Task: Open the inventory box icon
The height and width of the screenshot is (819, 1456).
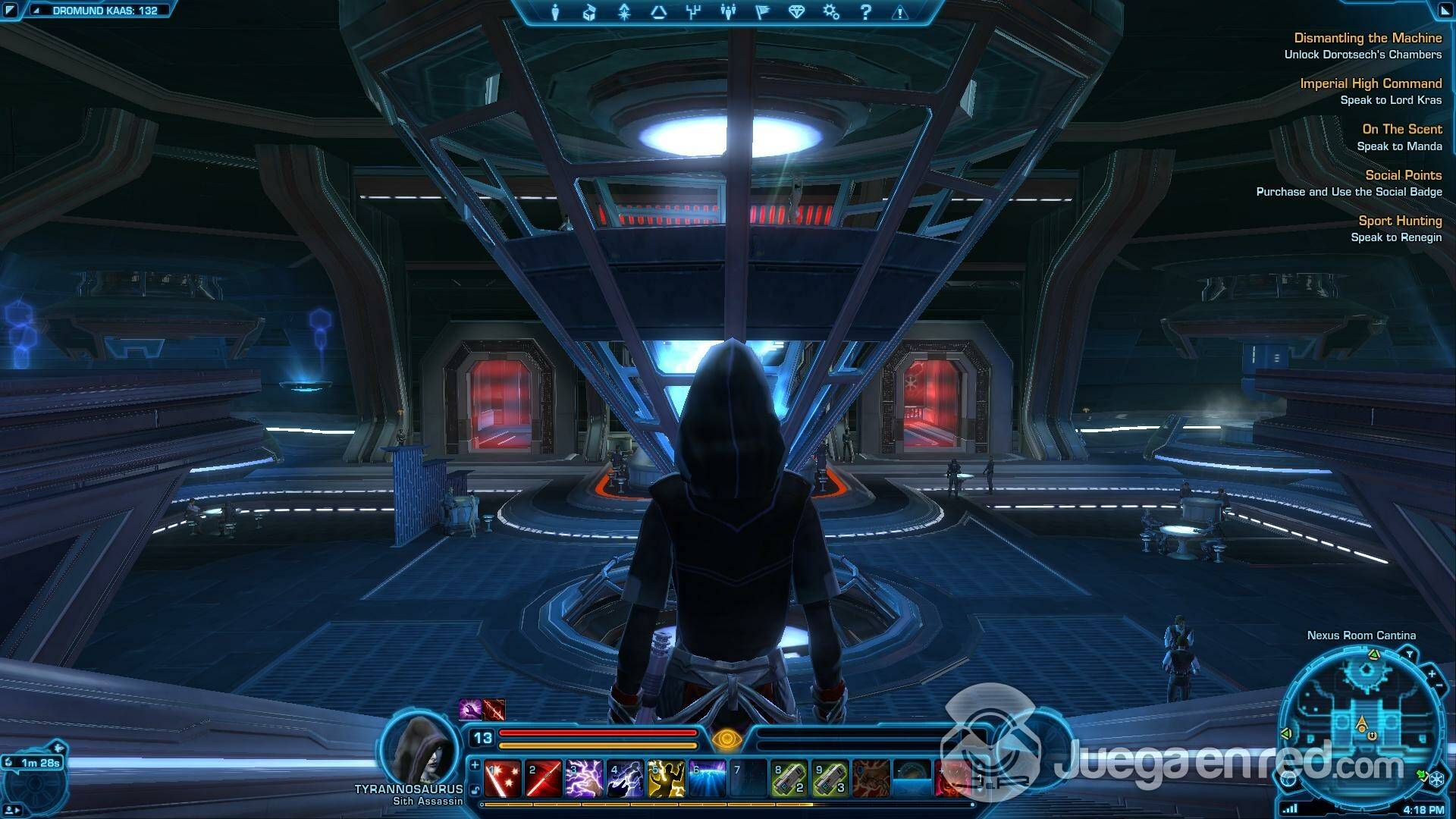Action: [x=589, y=12]
